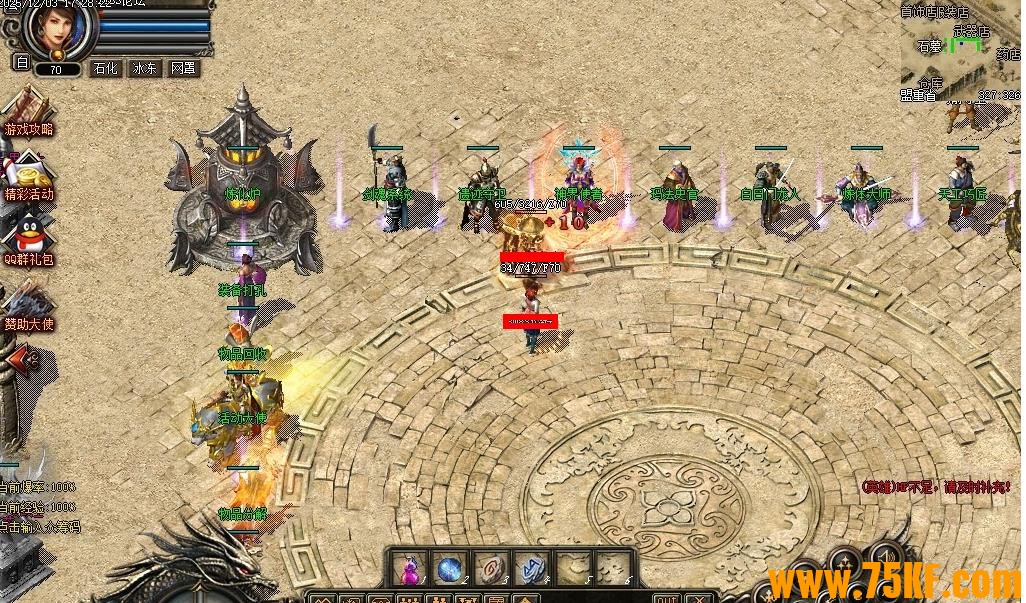Use the blue orb in hotbar slot 2
Image resolution: width=1026 pixels, height=603 pixels.
[449, 567]
